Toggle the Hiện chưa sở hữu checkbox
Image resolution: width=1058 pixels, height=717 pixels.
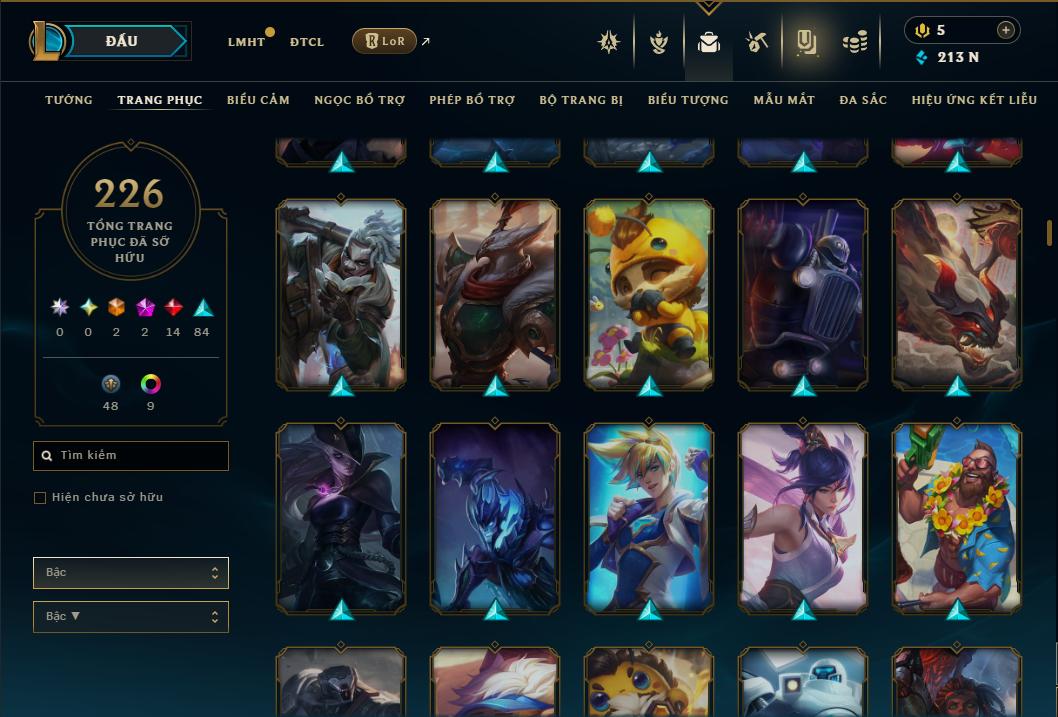40,498
